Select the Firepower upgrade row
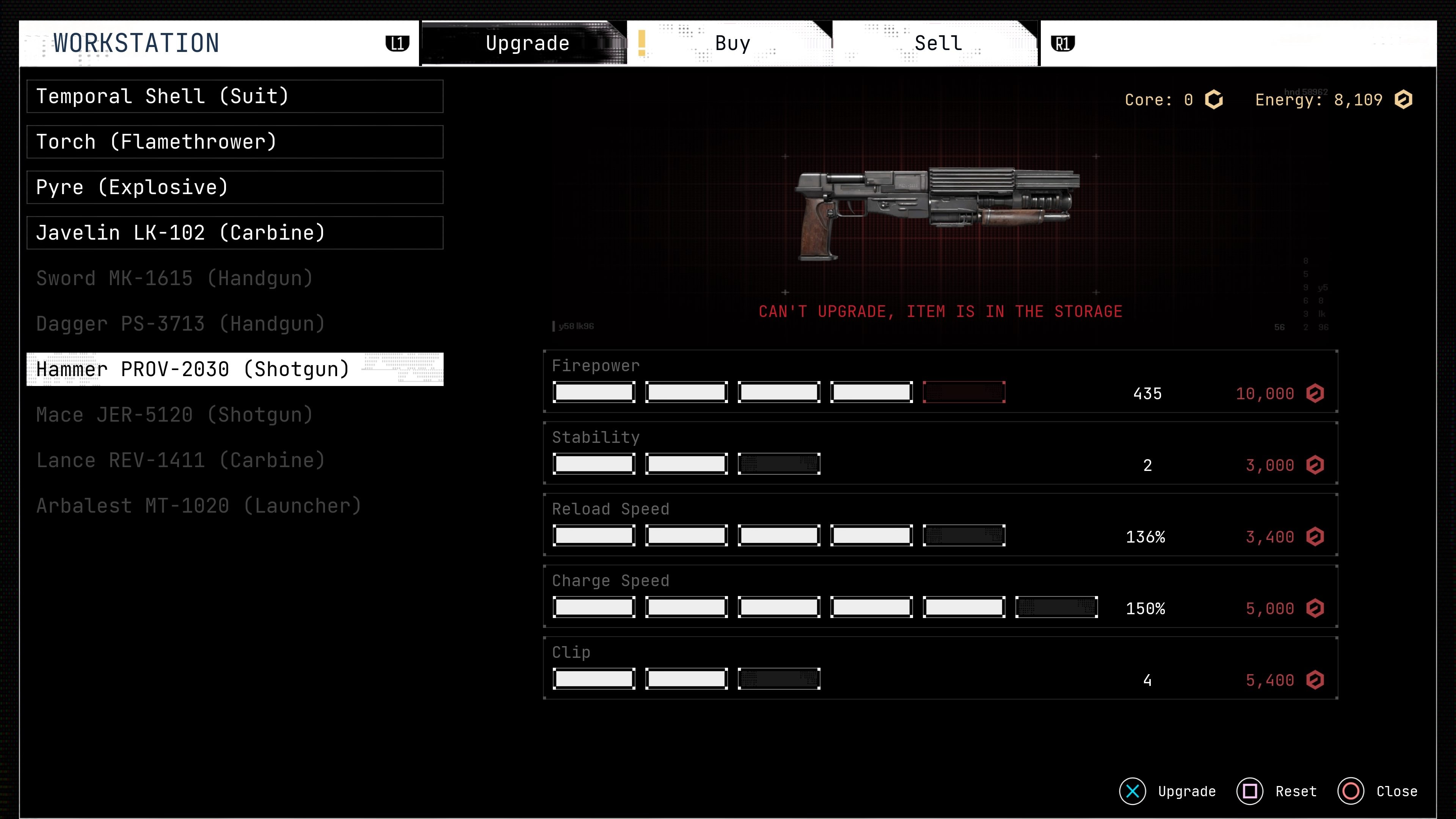The image size is (1456, 819). click(940, 381)
